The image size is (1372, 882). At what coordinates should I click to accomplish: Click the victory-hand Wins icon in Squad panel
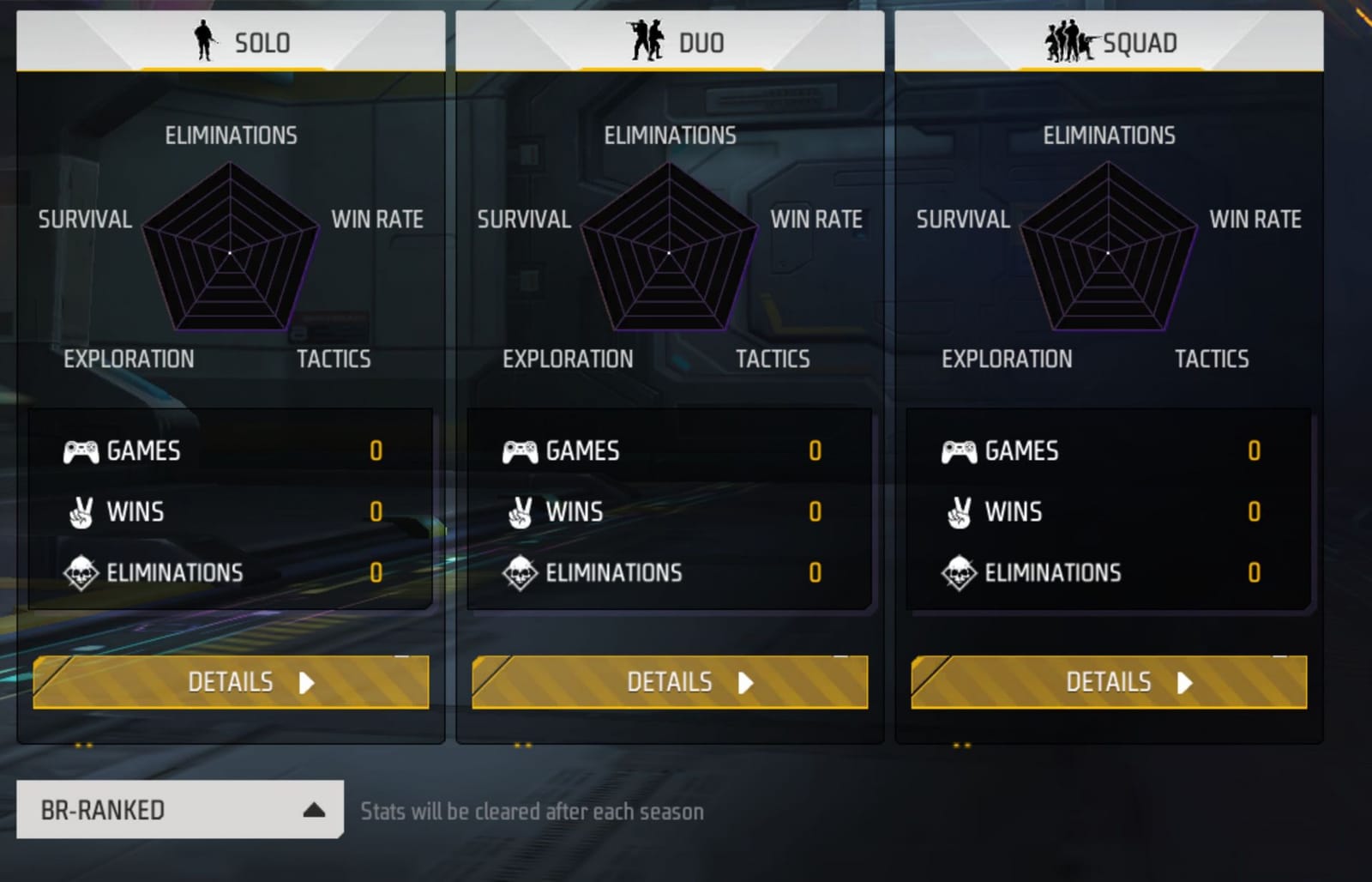[x=959, y=511]
